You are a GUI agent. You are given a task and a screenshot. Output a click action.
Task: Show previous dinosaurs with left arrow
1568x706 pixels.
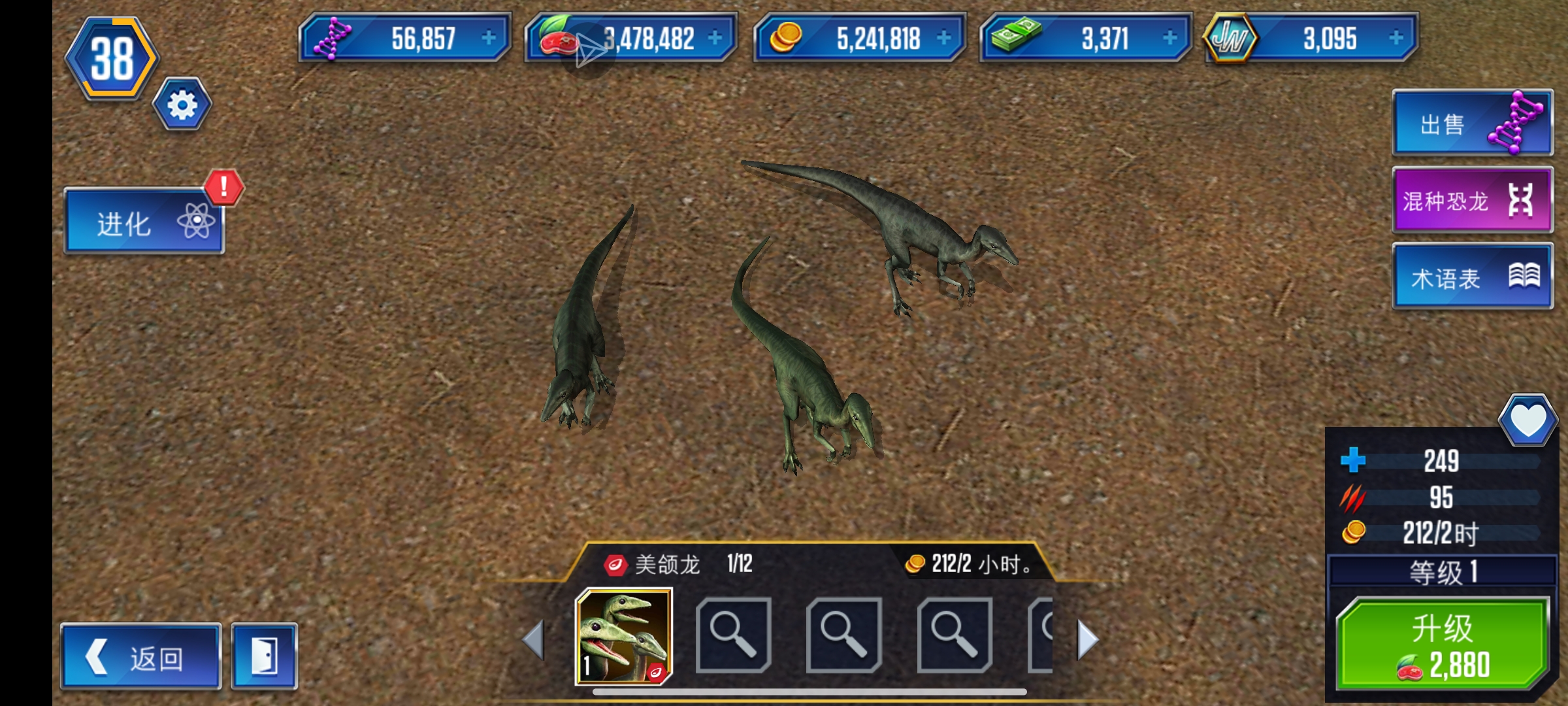pos(534,639)
